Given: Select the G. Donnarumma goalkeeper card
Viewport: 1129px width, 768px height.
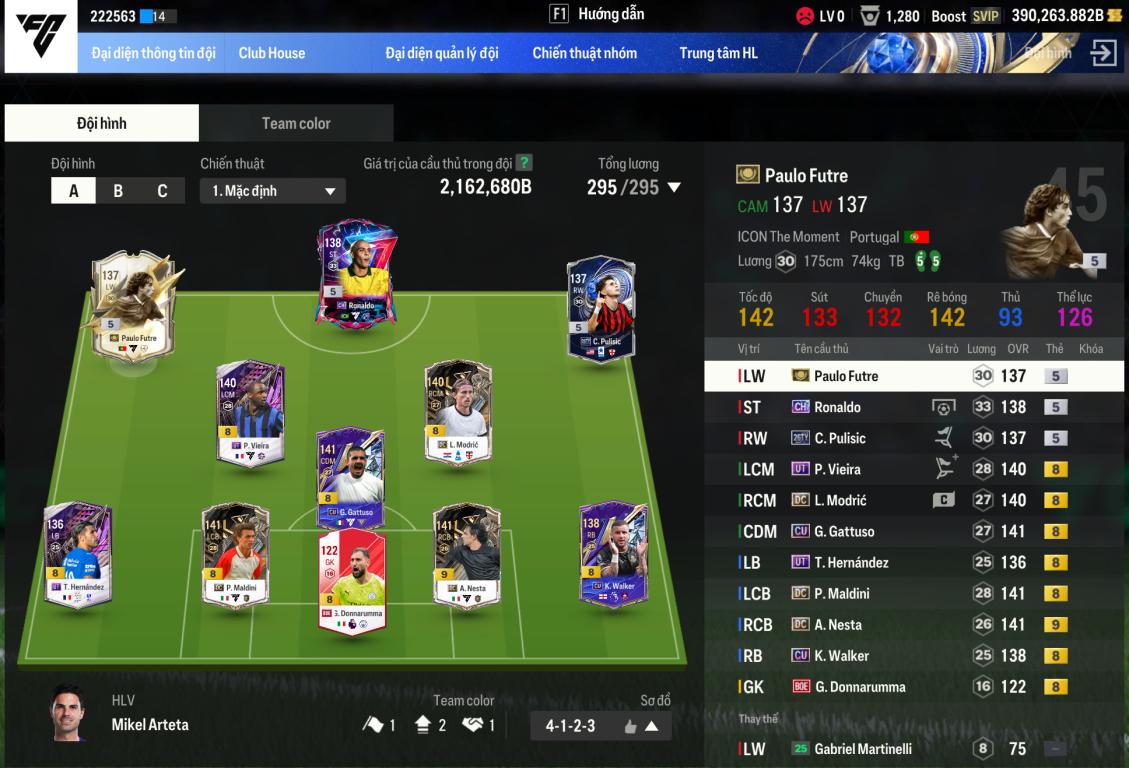Looking at the screenshot, I should coord(351,580).
